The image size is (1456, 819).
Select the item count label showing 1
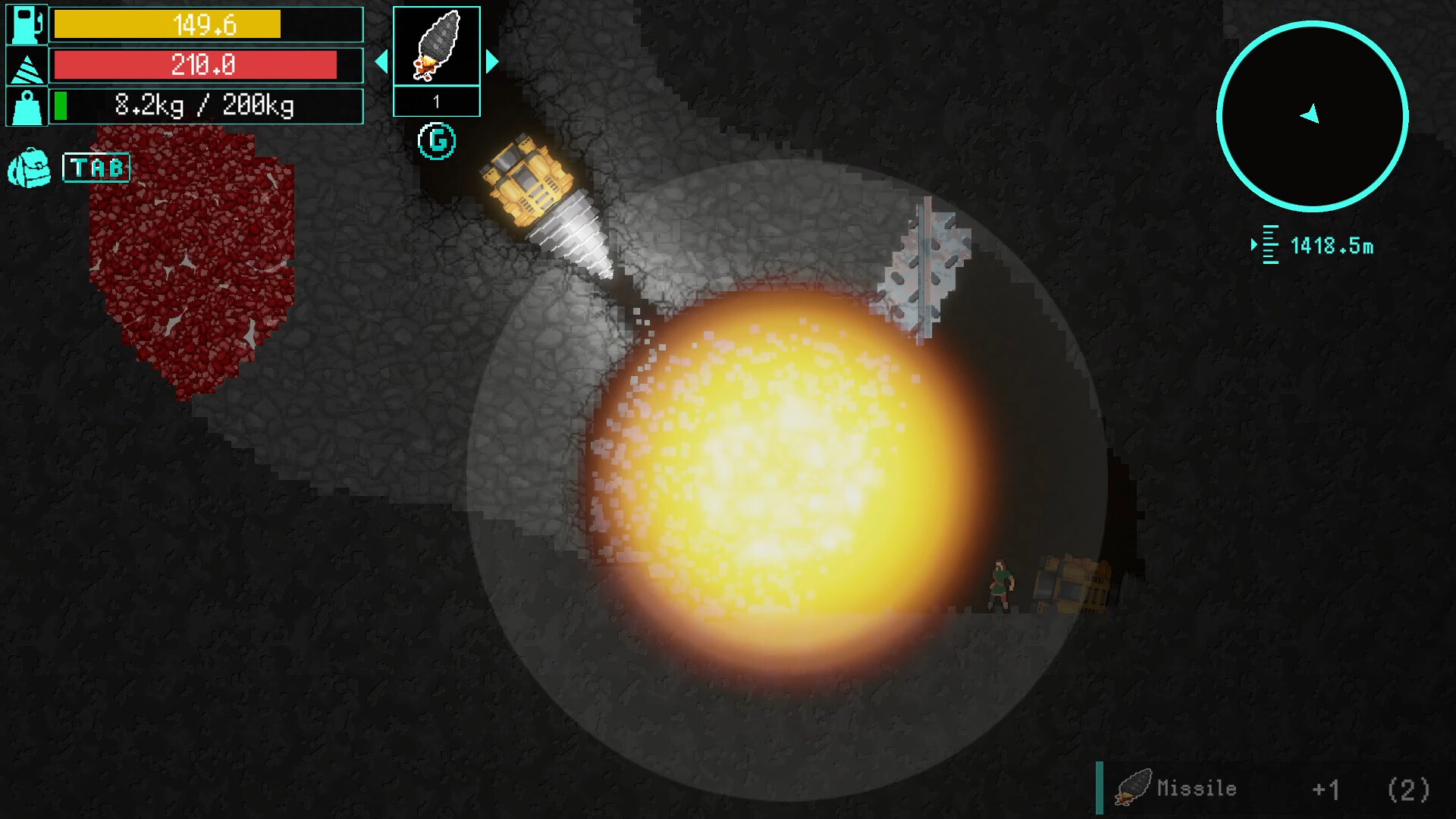point(437,100)
